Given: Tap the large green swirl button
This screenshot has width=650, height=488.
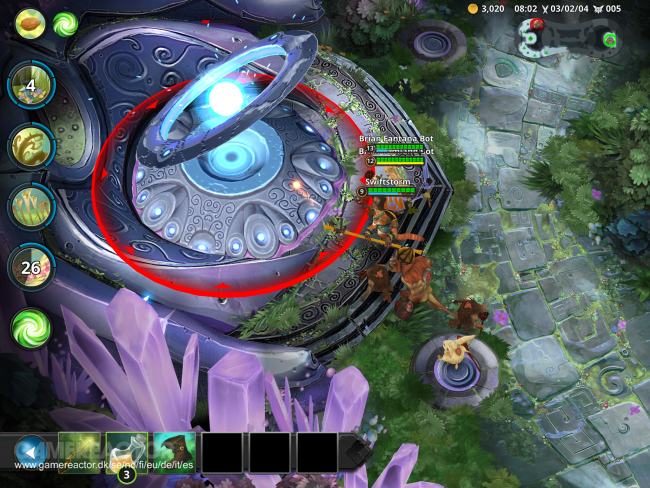Looking at the screenshot, I should [31, 327].
